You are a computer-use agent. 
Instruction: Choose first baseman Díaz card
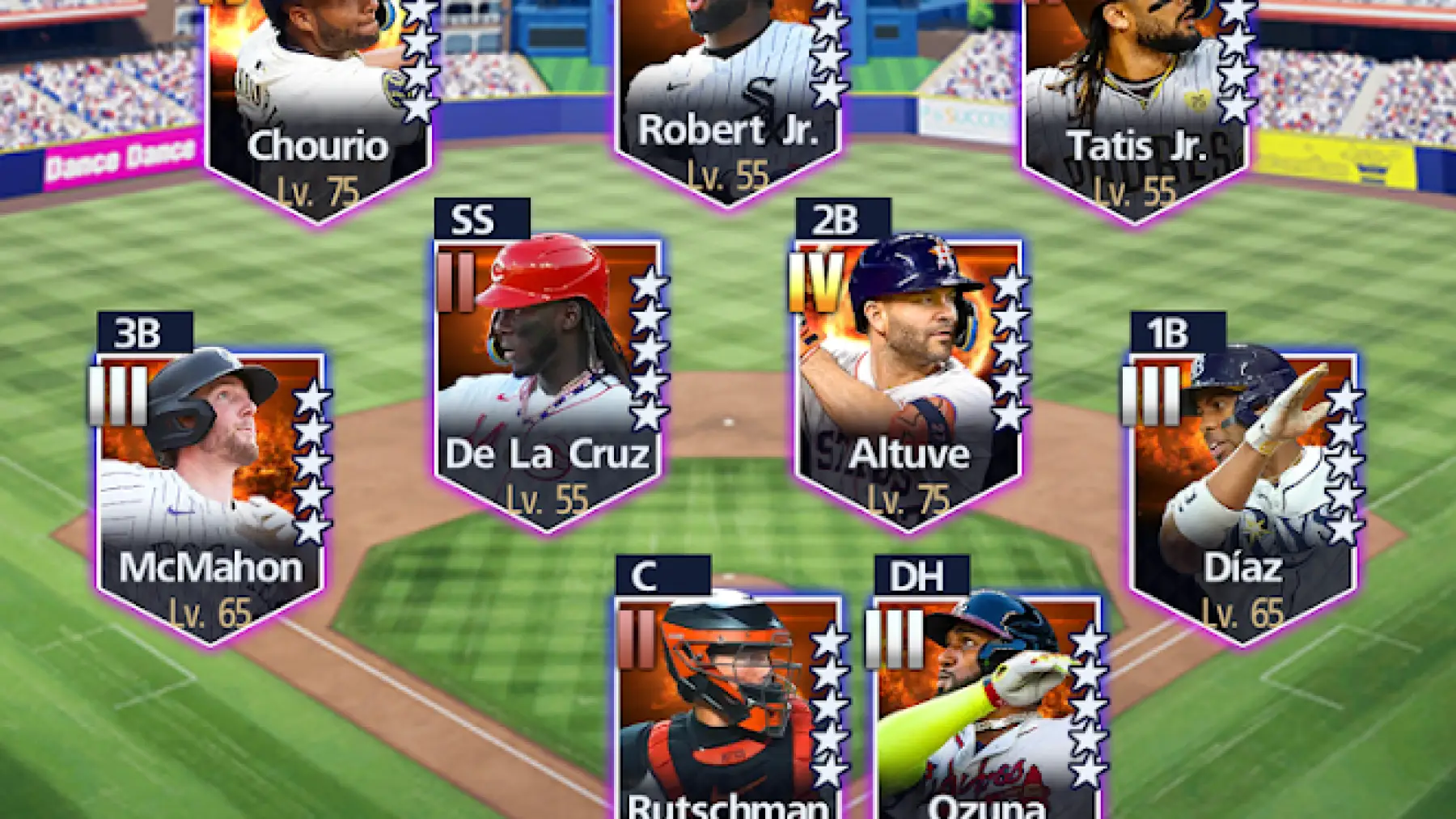click(x=1242, y=493)
